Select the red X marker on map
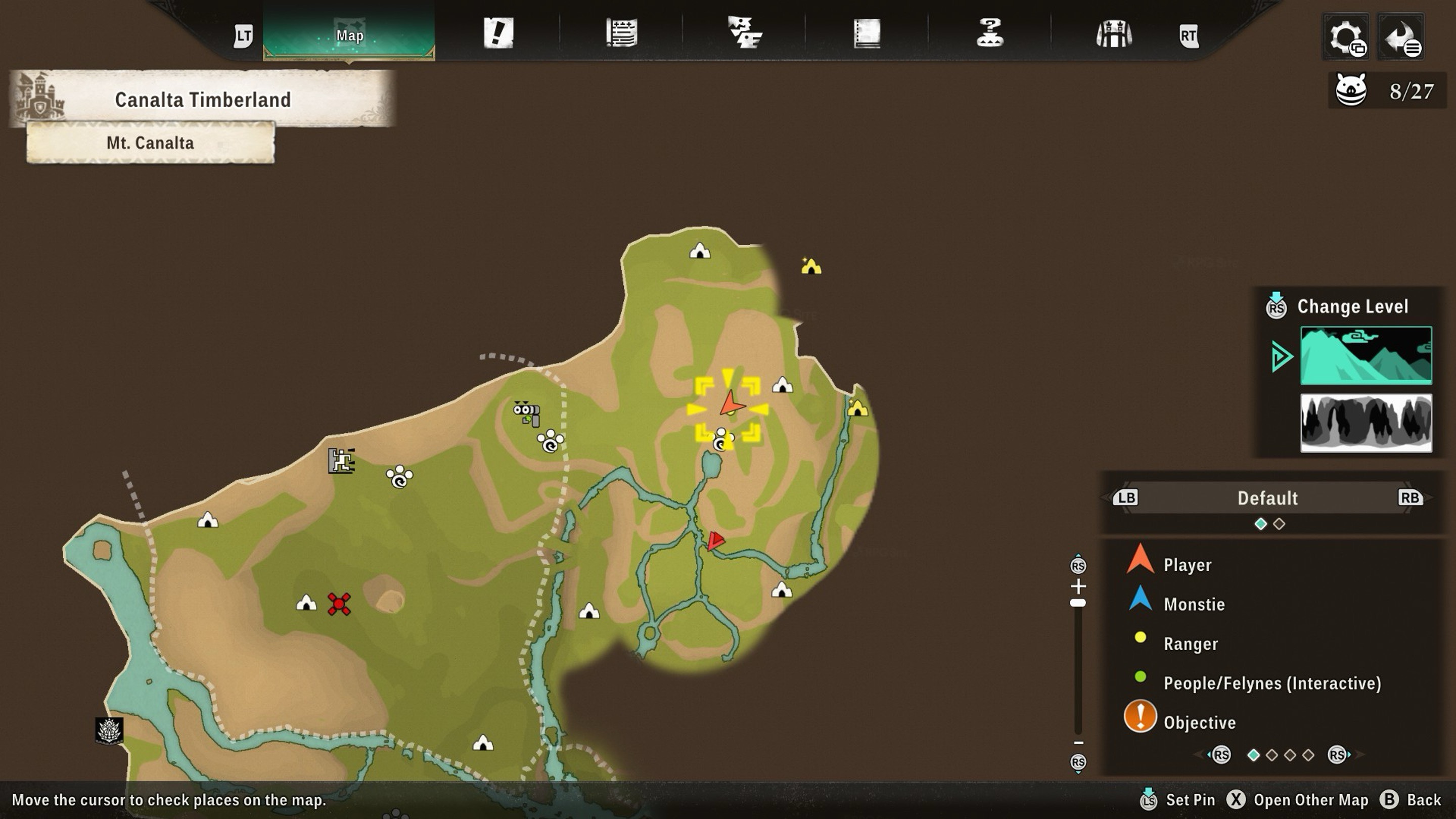Viewport: 1456px width, 819px height. tap(339, 604)
